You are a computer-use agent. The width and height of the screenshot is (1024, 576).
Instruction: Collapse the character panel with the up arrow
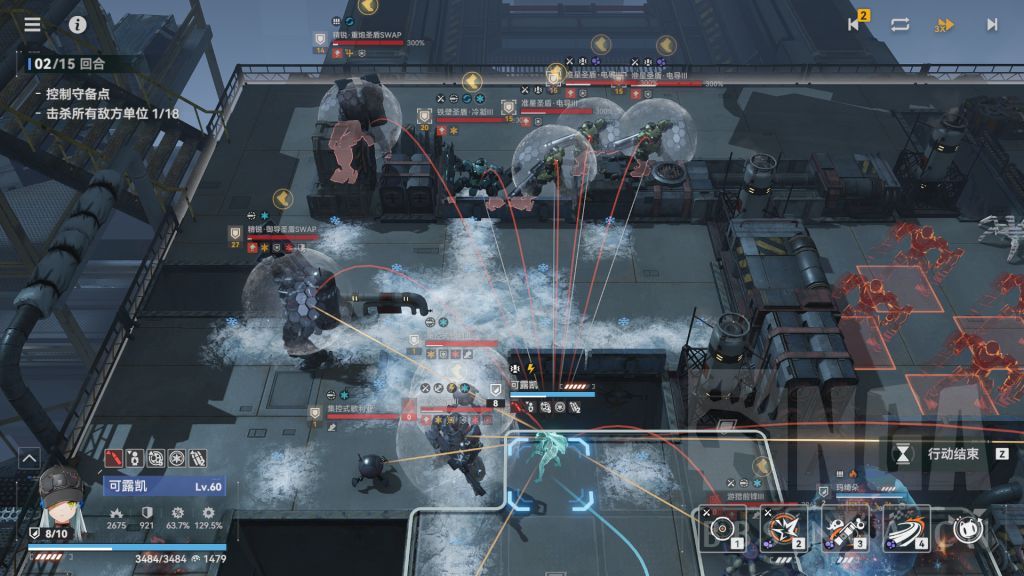[29, 459]
